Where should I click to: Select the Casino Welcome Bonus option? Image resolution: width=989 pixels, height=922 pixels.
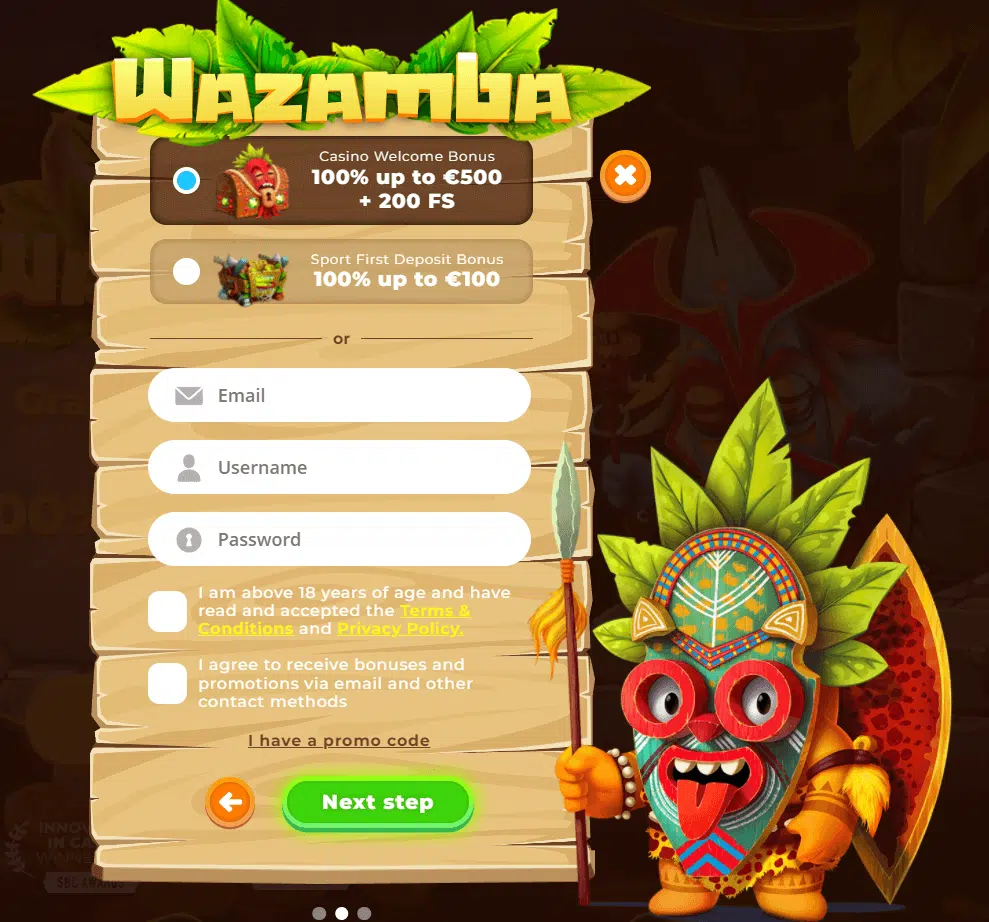(x=186, y=181)
